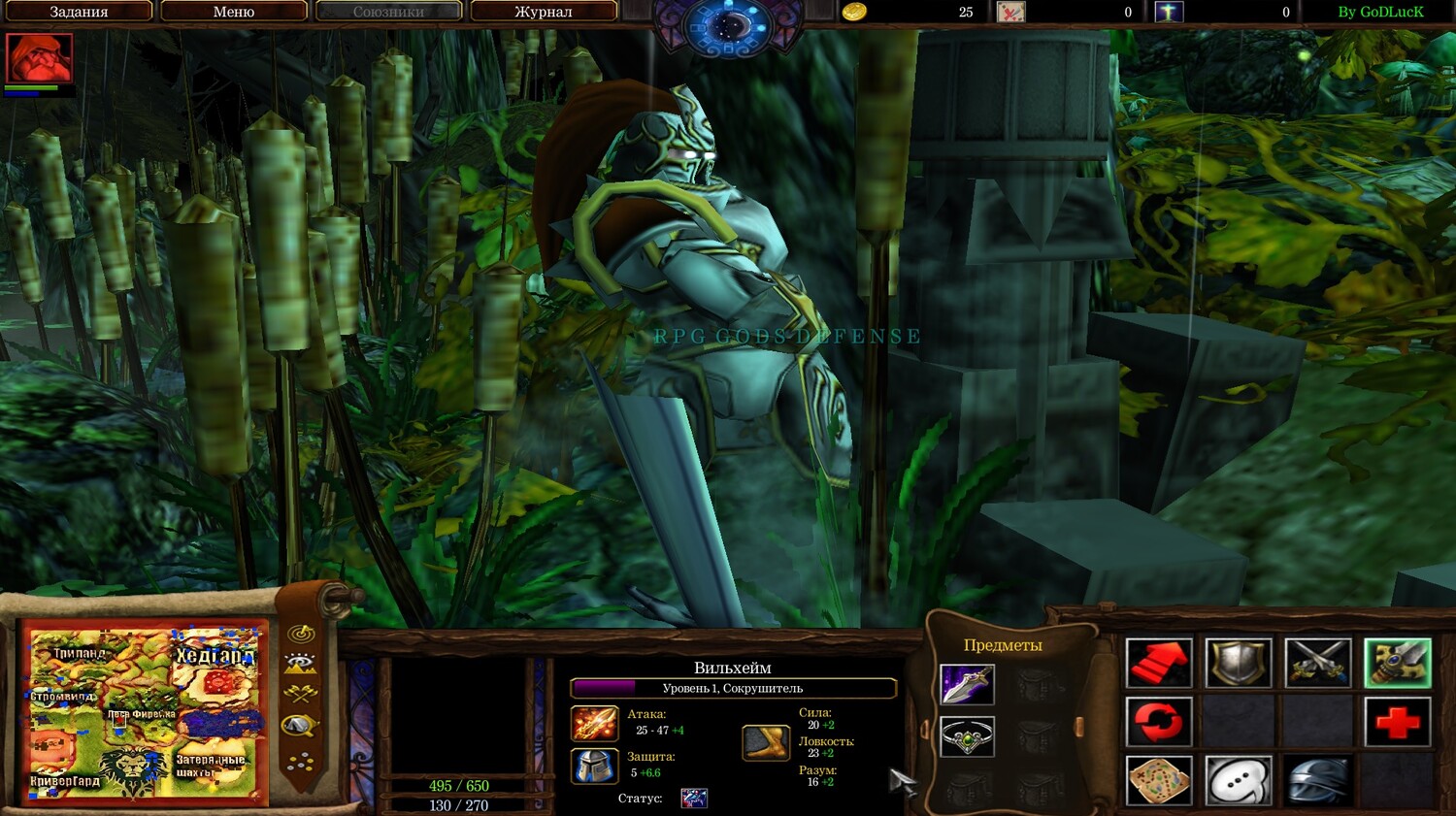The image size is (1456, 816).
Task: Toggle the creep camp magnifier button
Action: click(x=301, y=726)
